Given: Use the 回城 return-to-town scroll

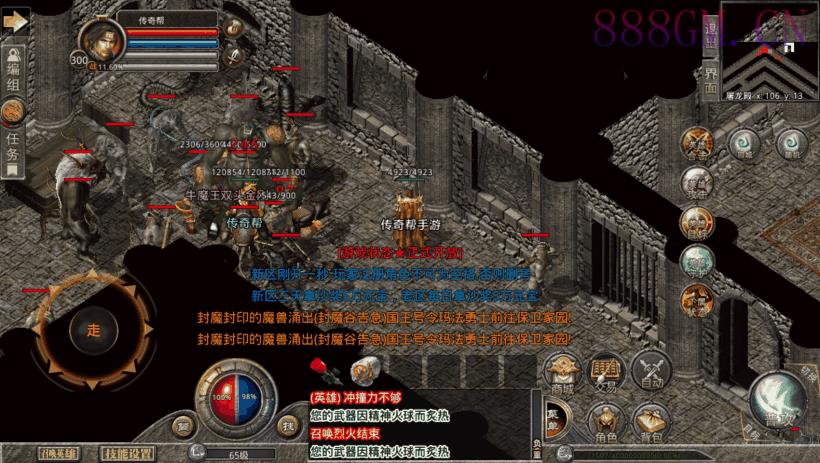Looking at the screenshot, I should [x=742, y=144].
